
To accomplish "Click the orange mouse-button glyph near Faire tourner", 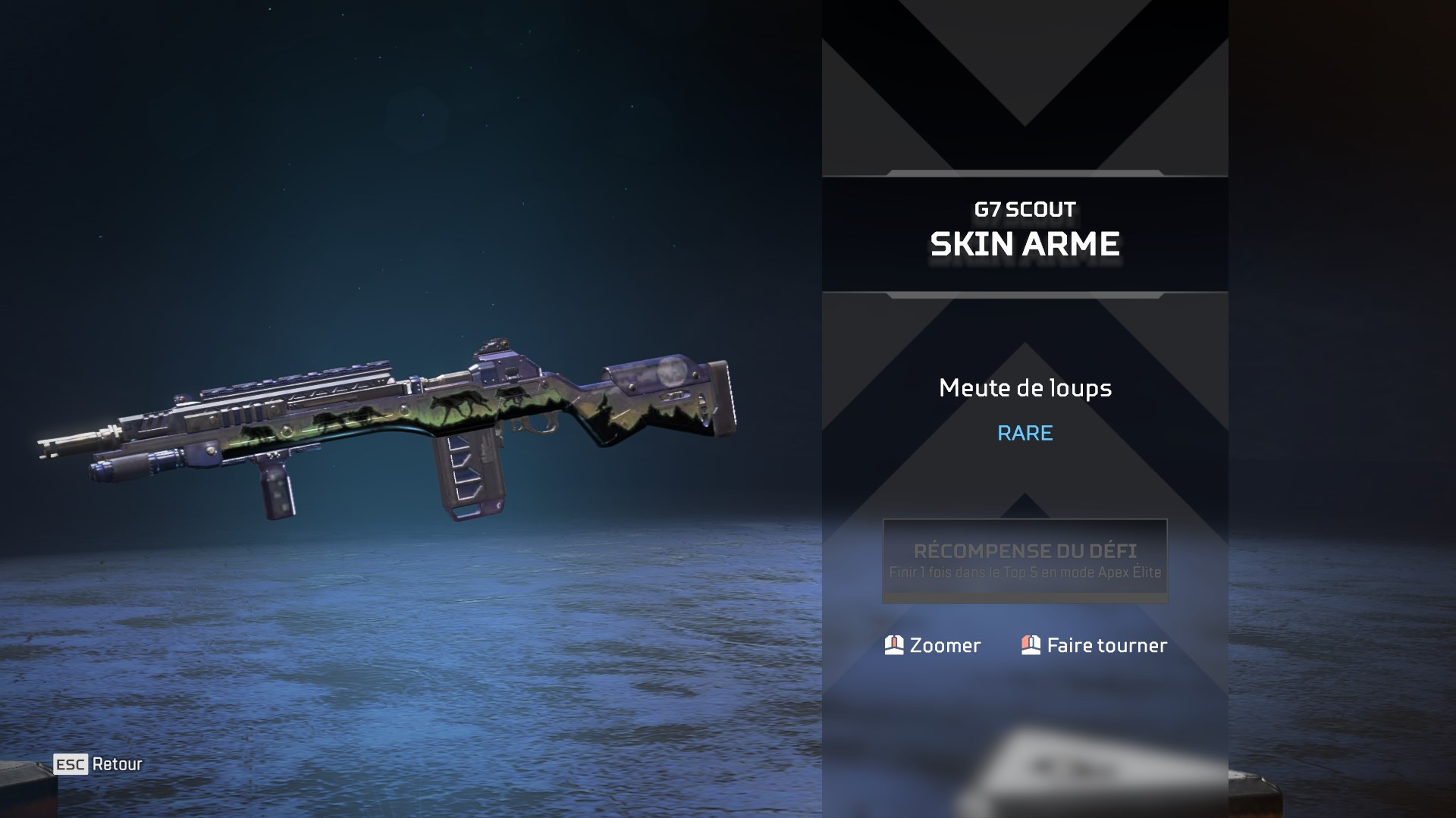I will click(x=1030, y=645).
